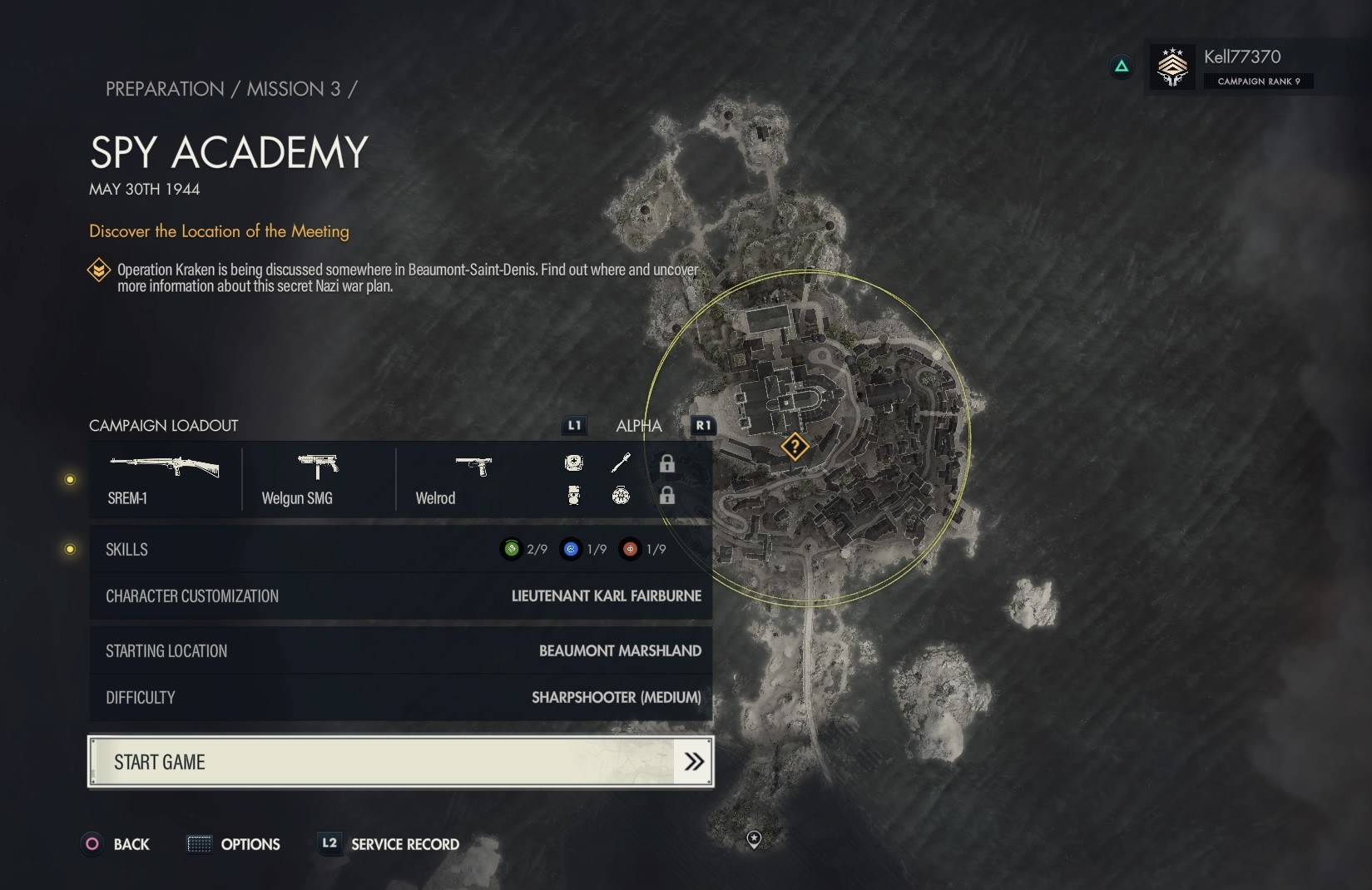Select the SREM-1 rifle slot
The width and height of the screenshot is (1372, 890).
(x=165, y=478)
